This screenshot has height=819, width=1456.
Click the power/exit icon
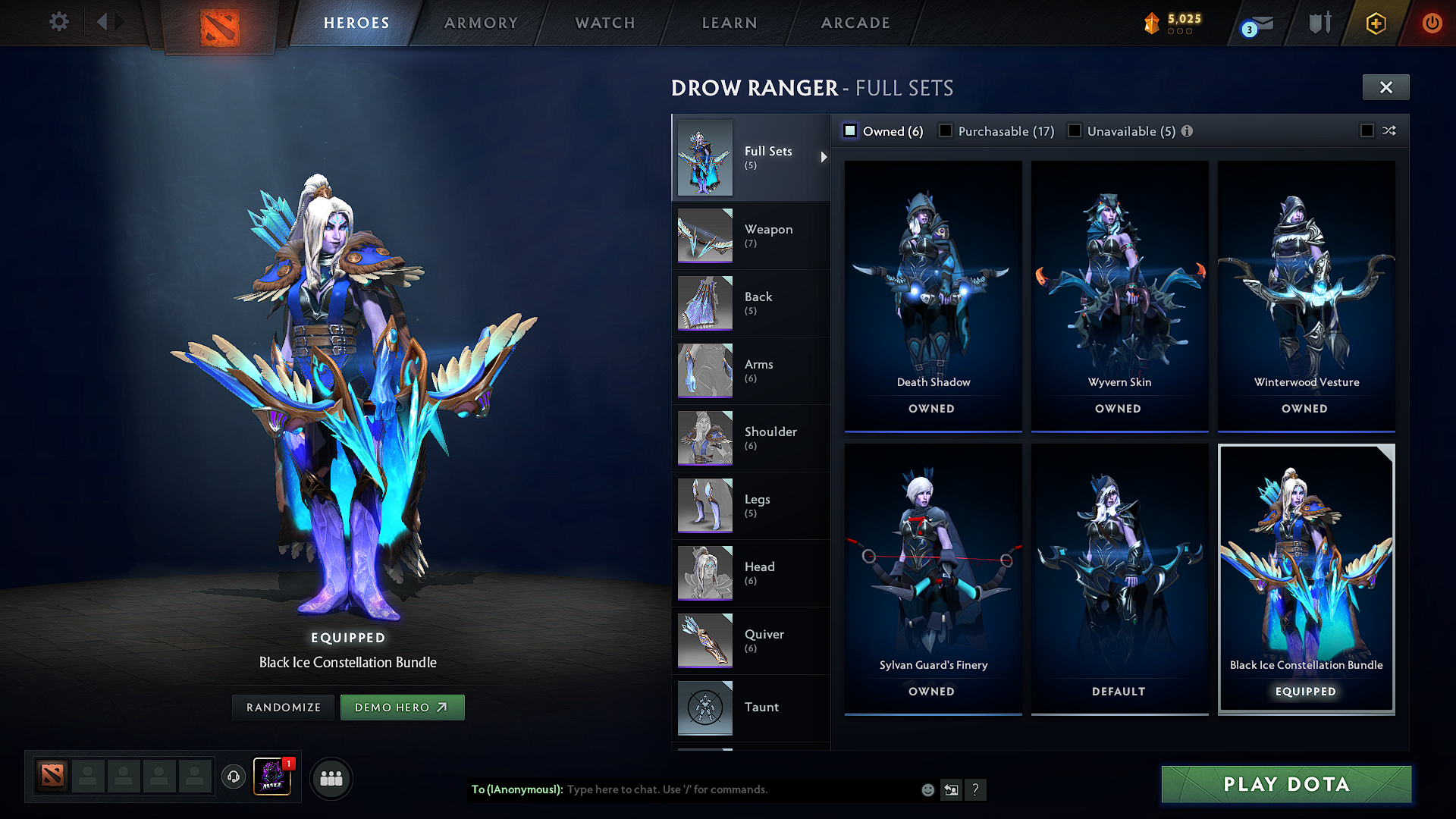coord(1433,23)
